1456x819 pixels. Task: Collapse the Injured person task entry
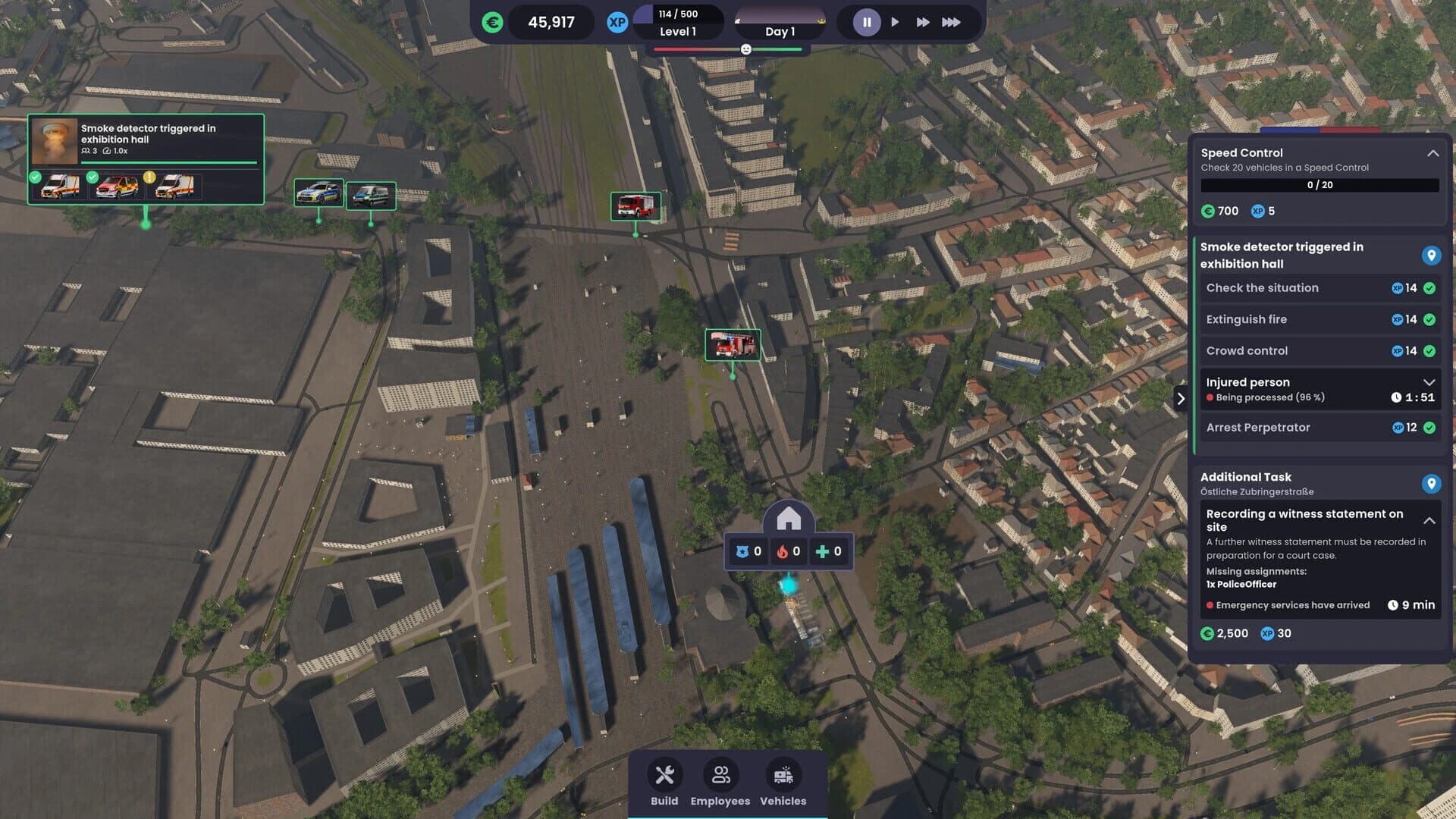coord(1430,382)
